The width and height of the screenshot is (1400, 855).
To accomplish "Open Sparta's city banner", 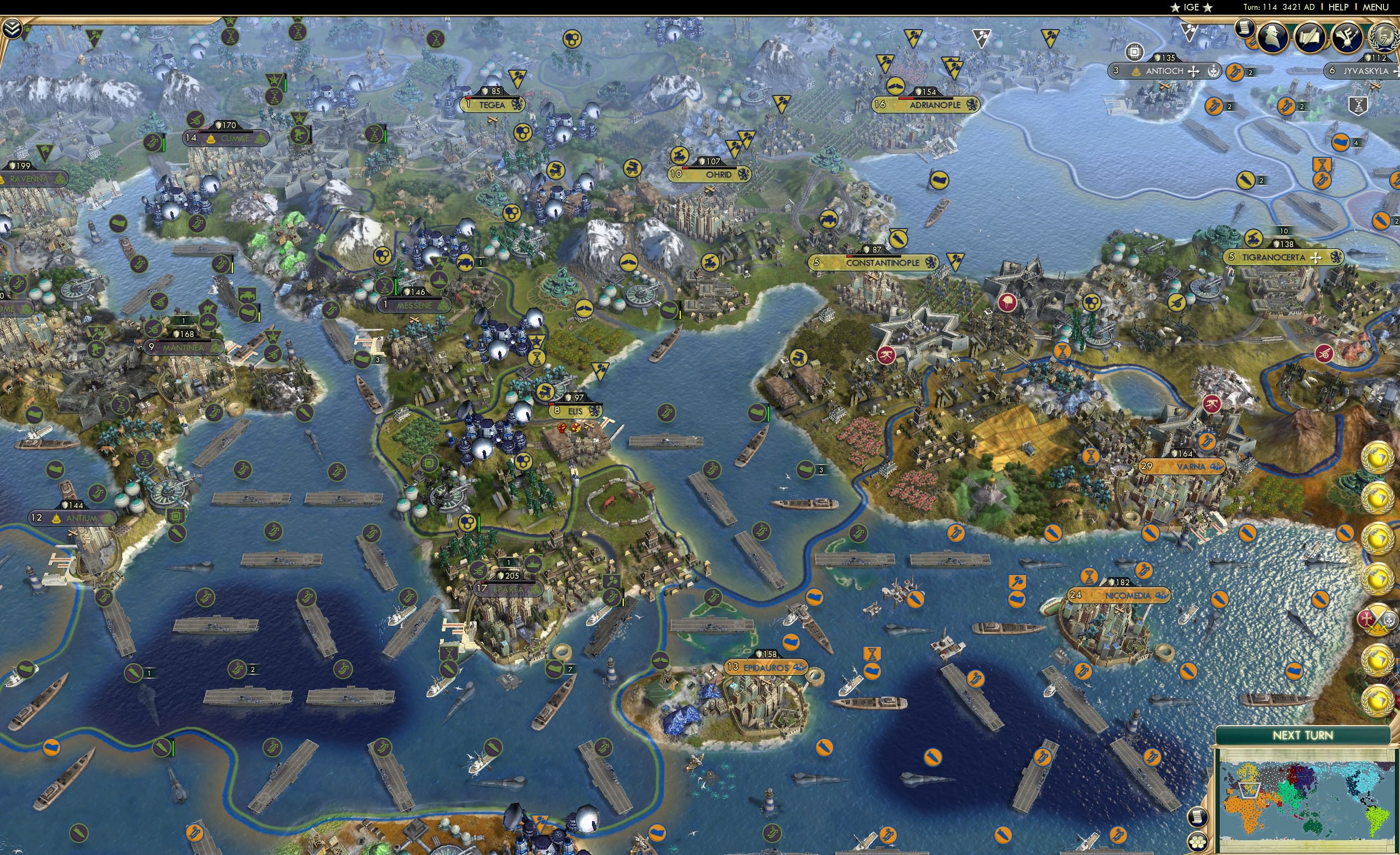I will [x=509, y=589].
